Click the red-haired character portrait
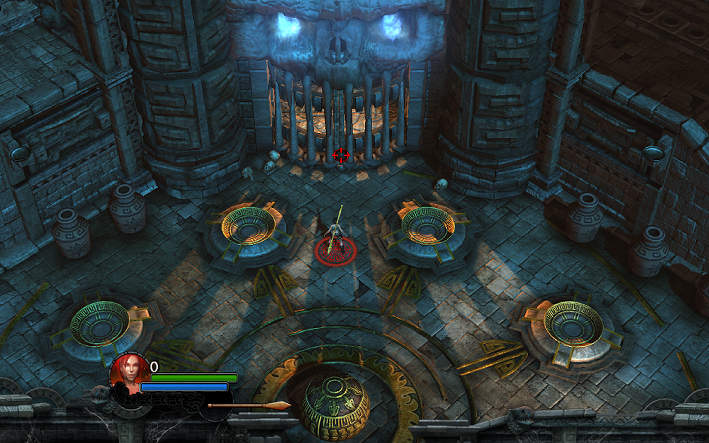The image size is (709, 443). pos(127,373)
